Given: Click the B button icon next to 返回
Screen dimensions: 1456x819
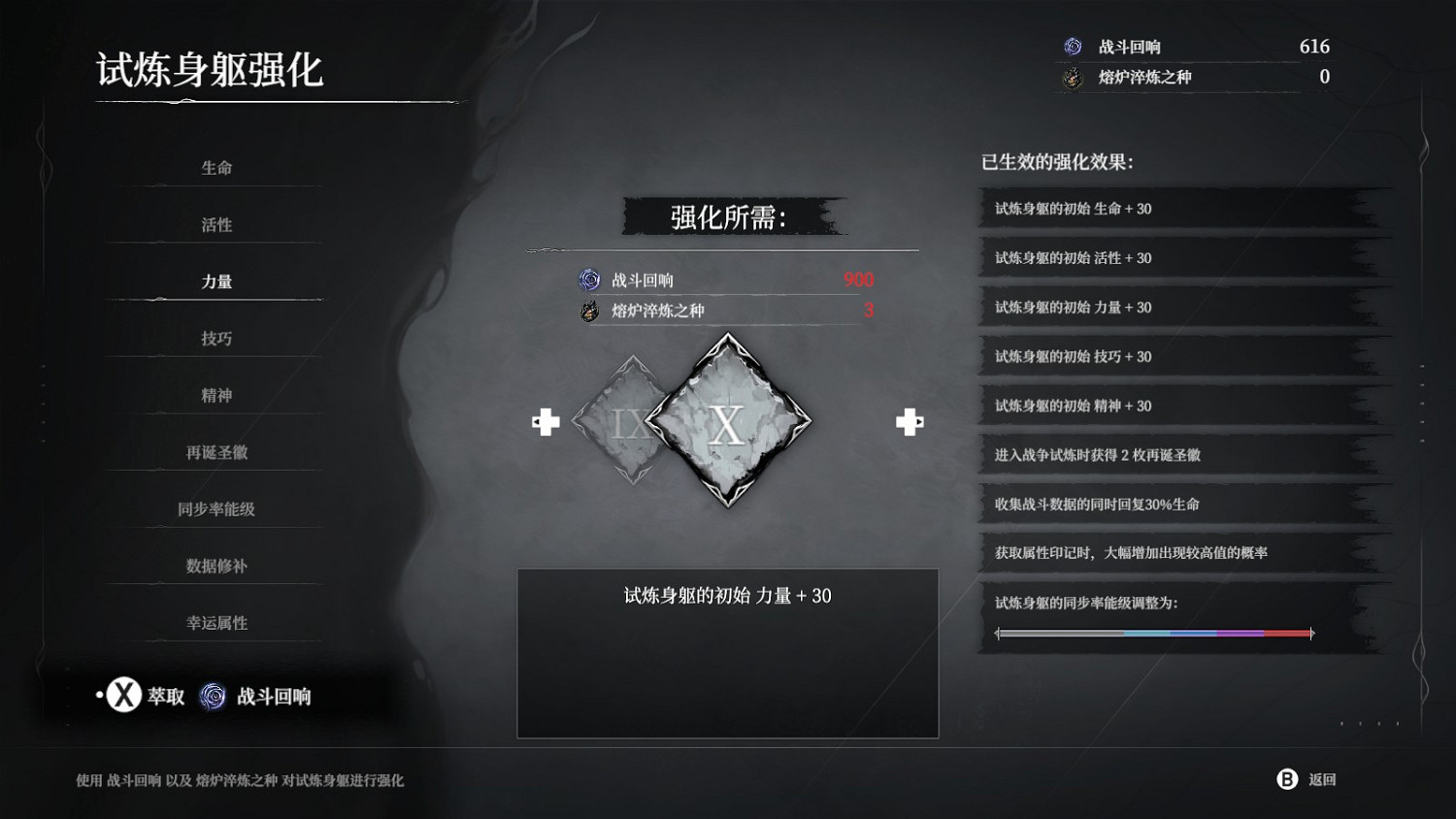Looking at the screenshot, I should (x=1286, y=779).
